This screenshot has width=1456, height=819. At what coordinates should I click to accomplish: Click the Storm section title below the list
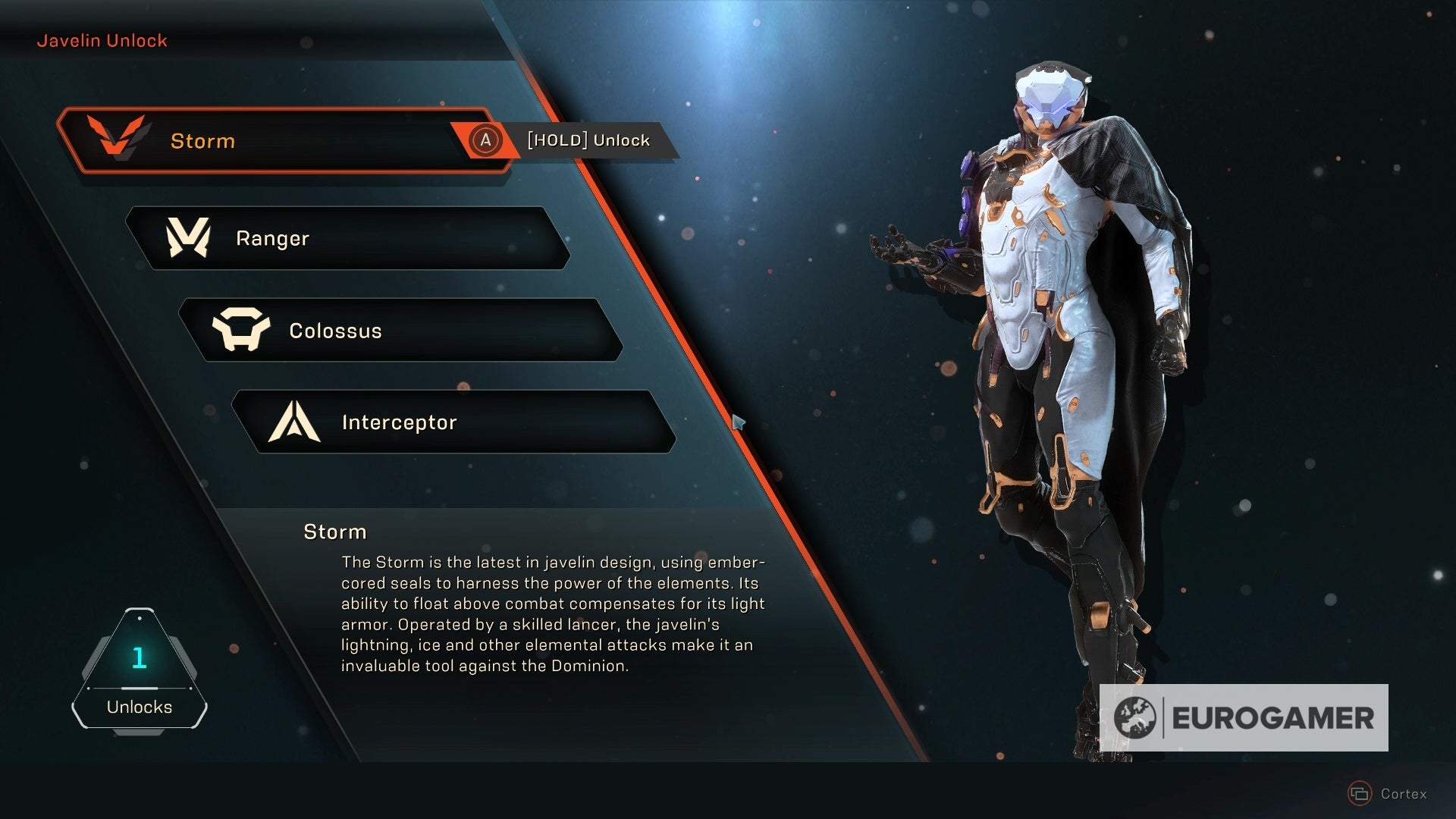coord(334,532)
